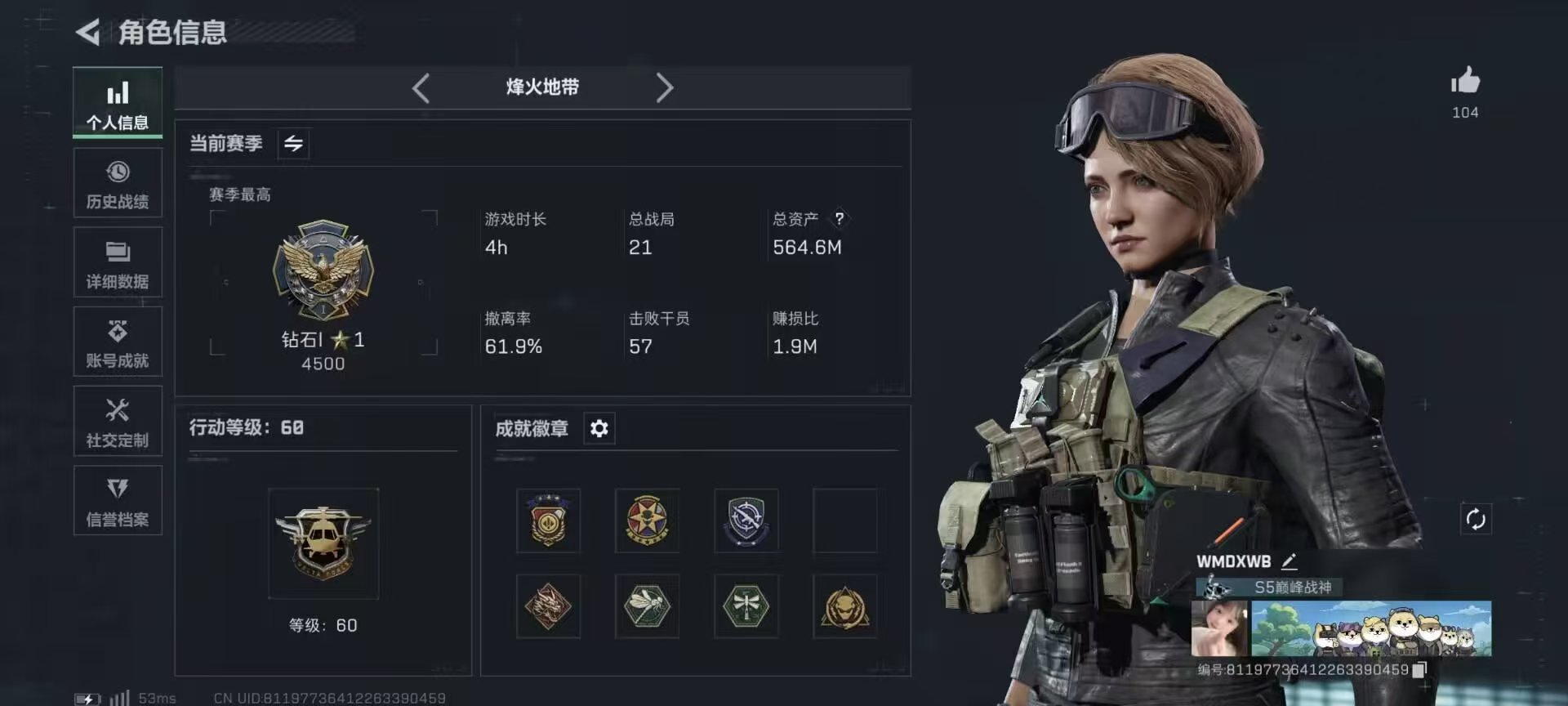The width and height of the screenshot is (1568, 706).
Task: Click the right arrow beside 烽火地带
Action: point(665,87)
